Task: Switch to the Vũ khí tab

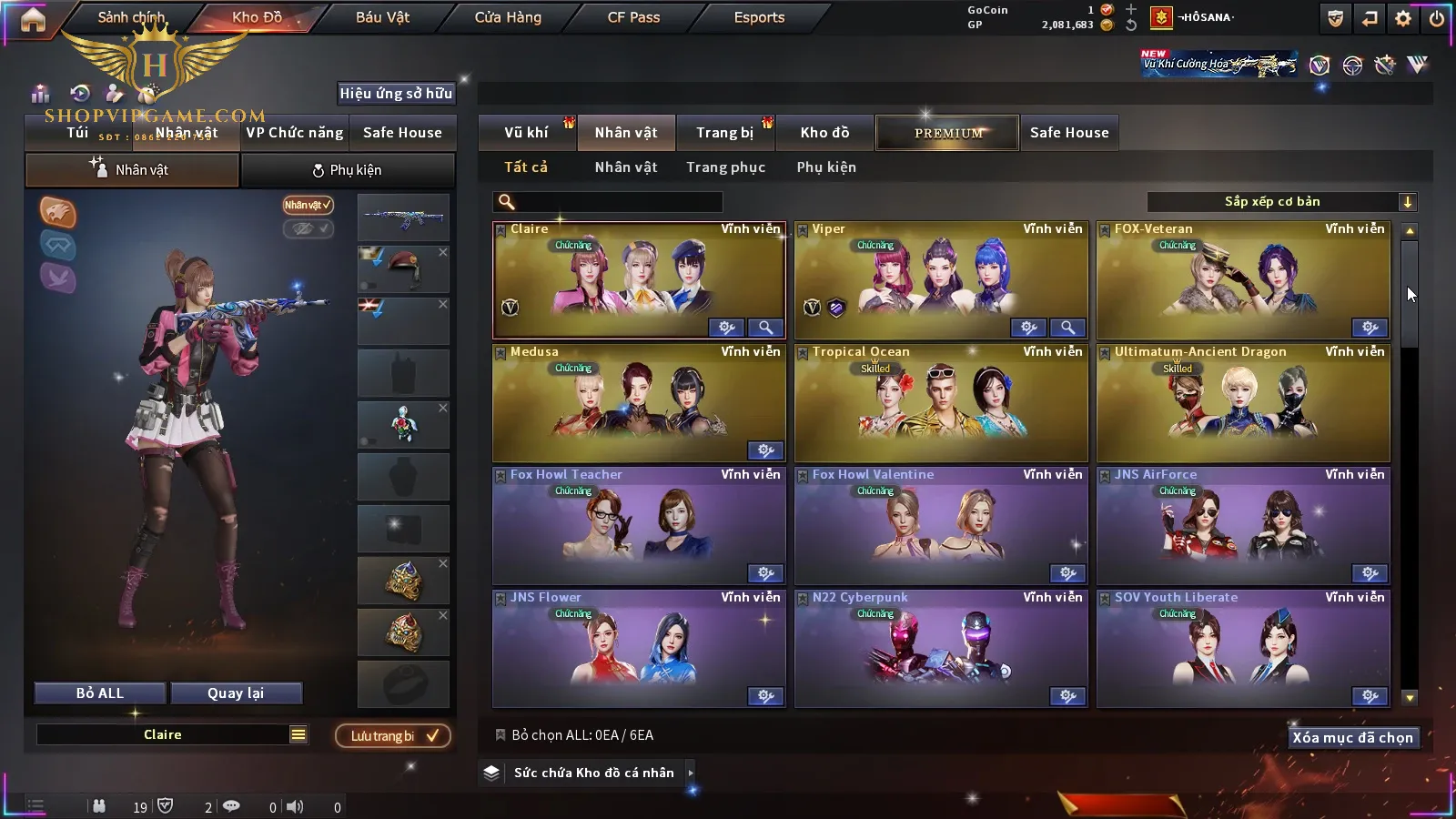Action: point(526,133)
